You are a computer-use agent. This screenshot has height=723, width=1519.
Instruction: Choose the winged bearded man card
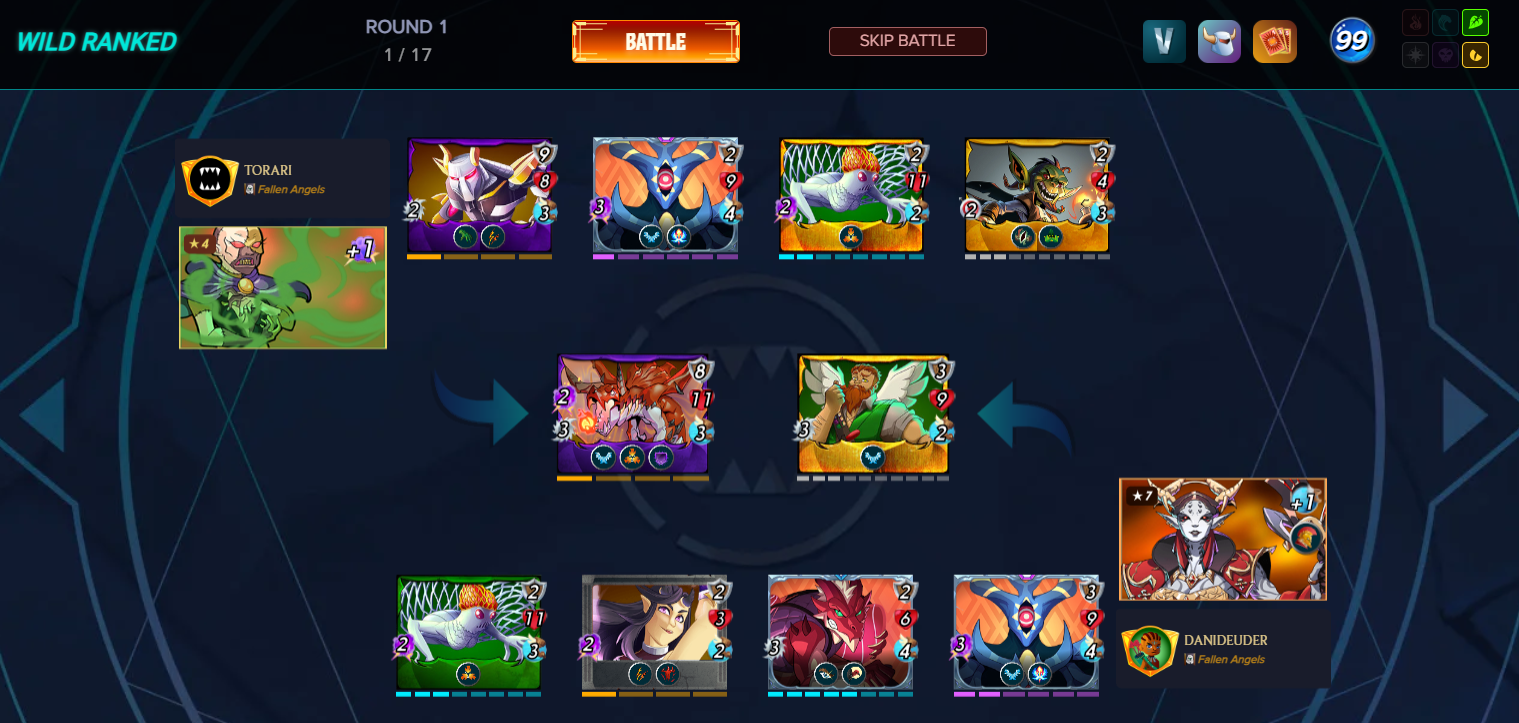tap(872, 414)
